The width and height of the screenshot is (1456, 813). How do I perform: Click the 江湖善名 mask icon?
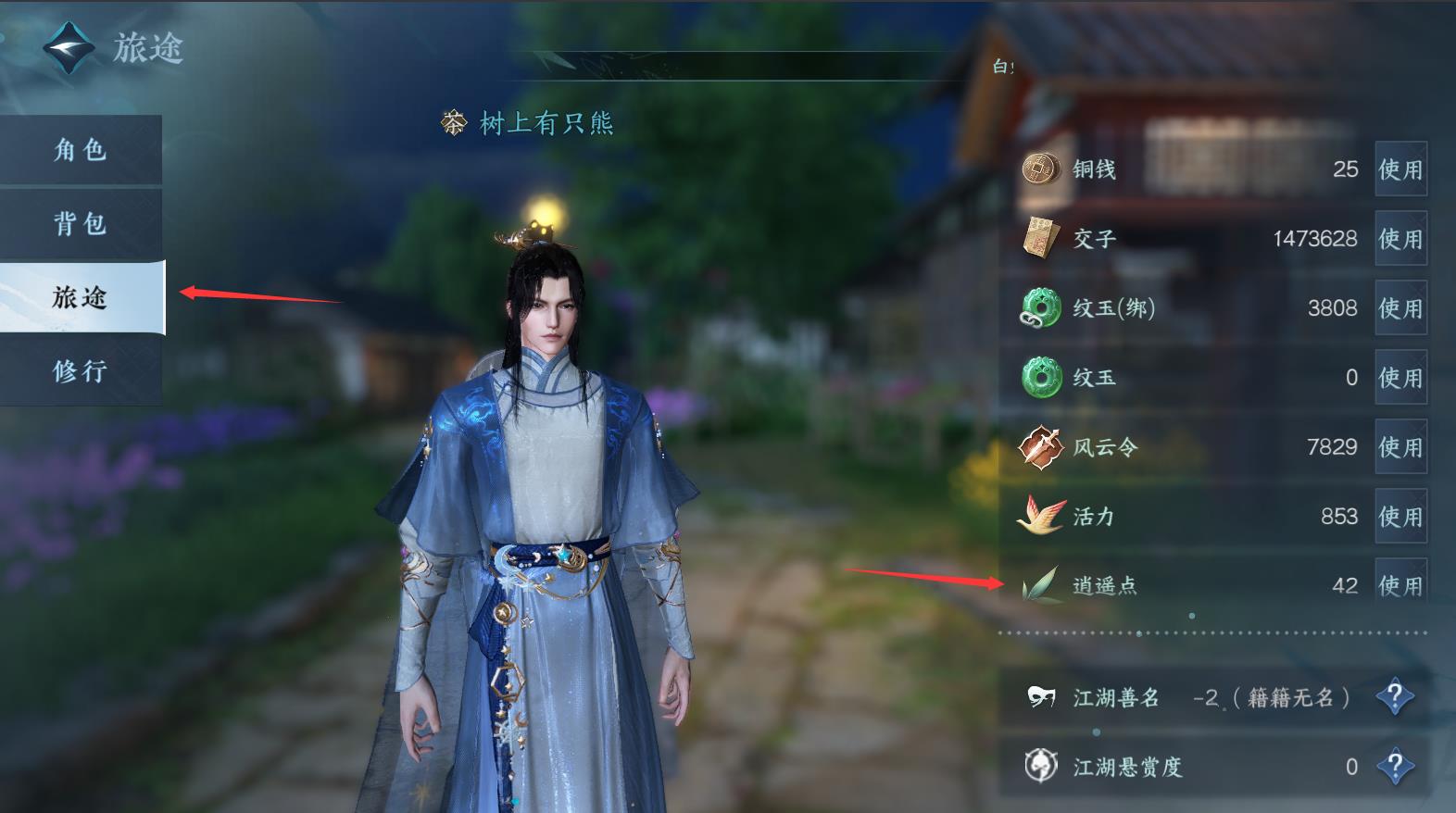tap(1041, 698)
